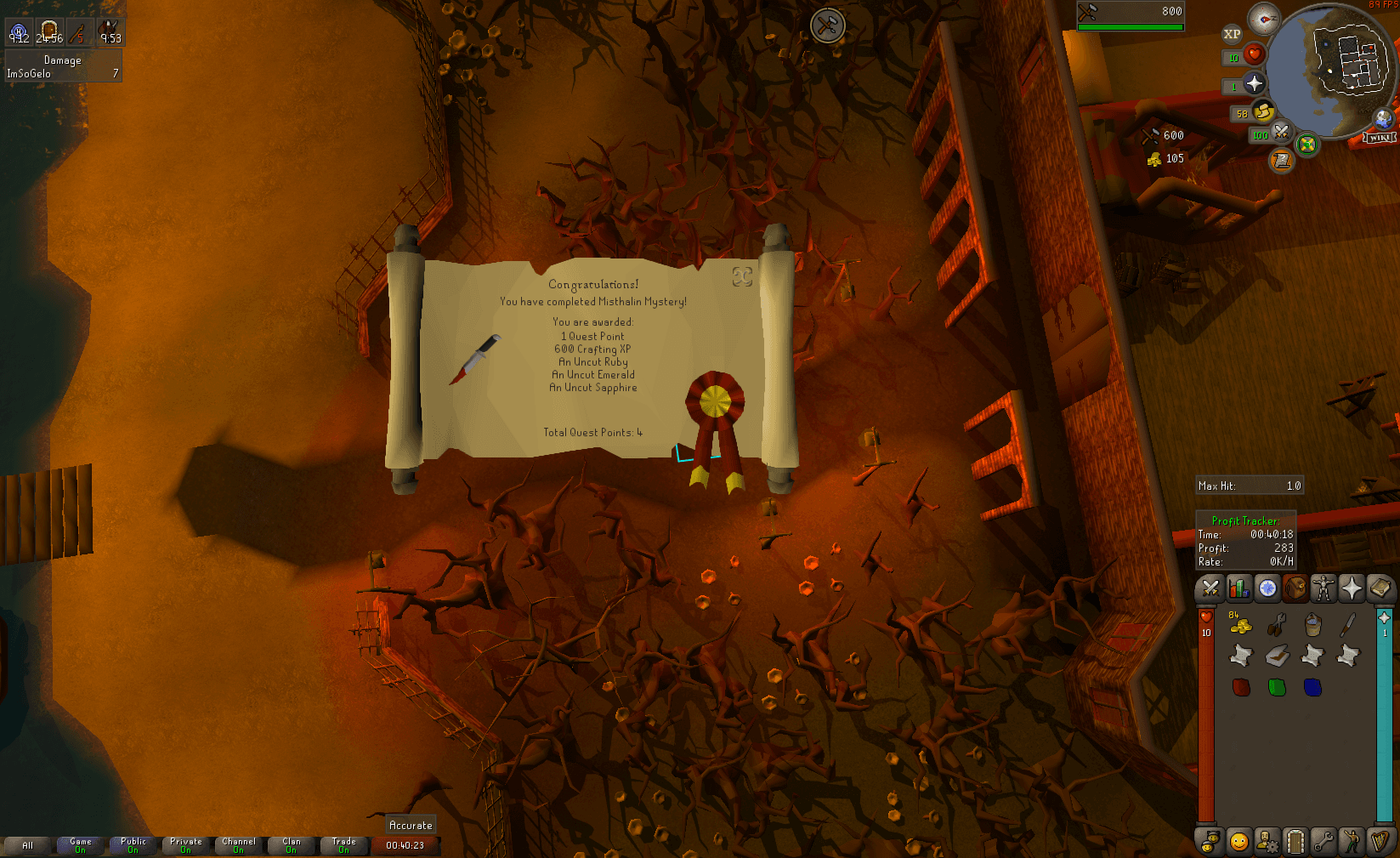
Task: Open the Emotes tab
Action: (x=1350, y=840)
